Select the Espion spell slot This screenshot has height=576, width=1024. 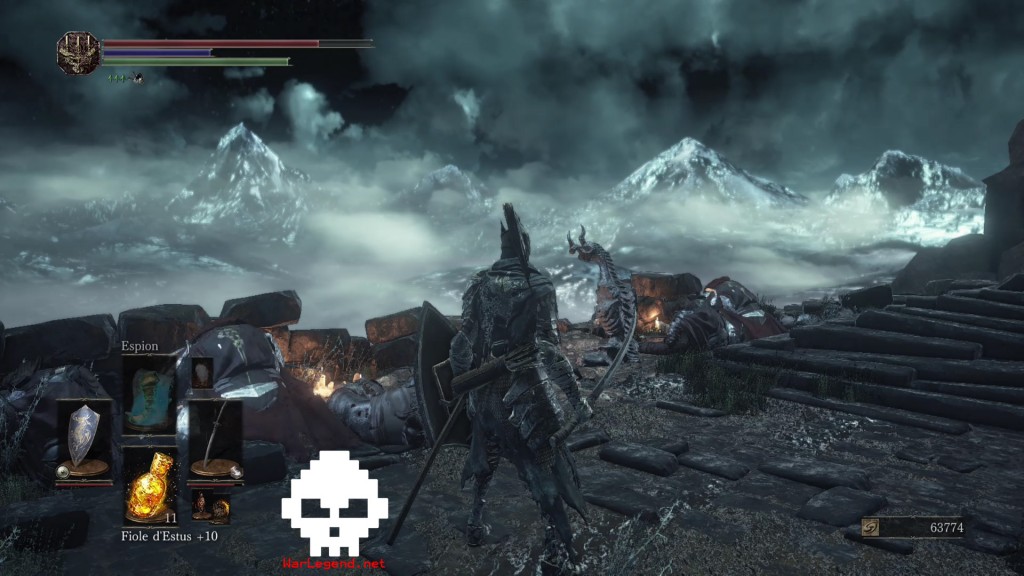pyautogui.click(x=149, y=393)
